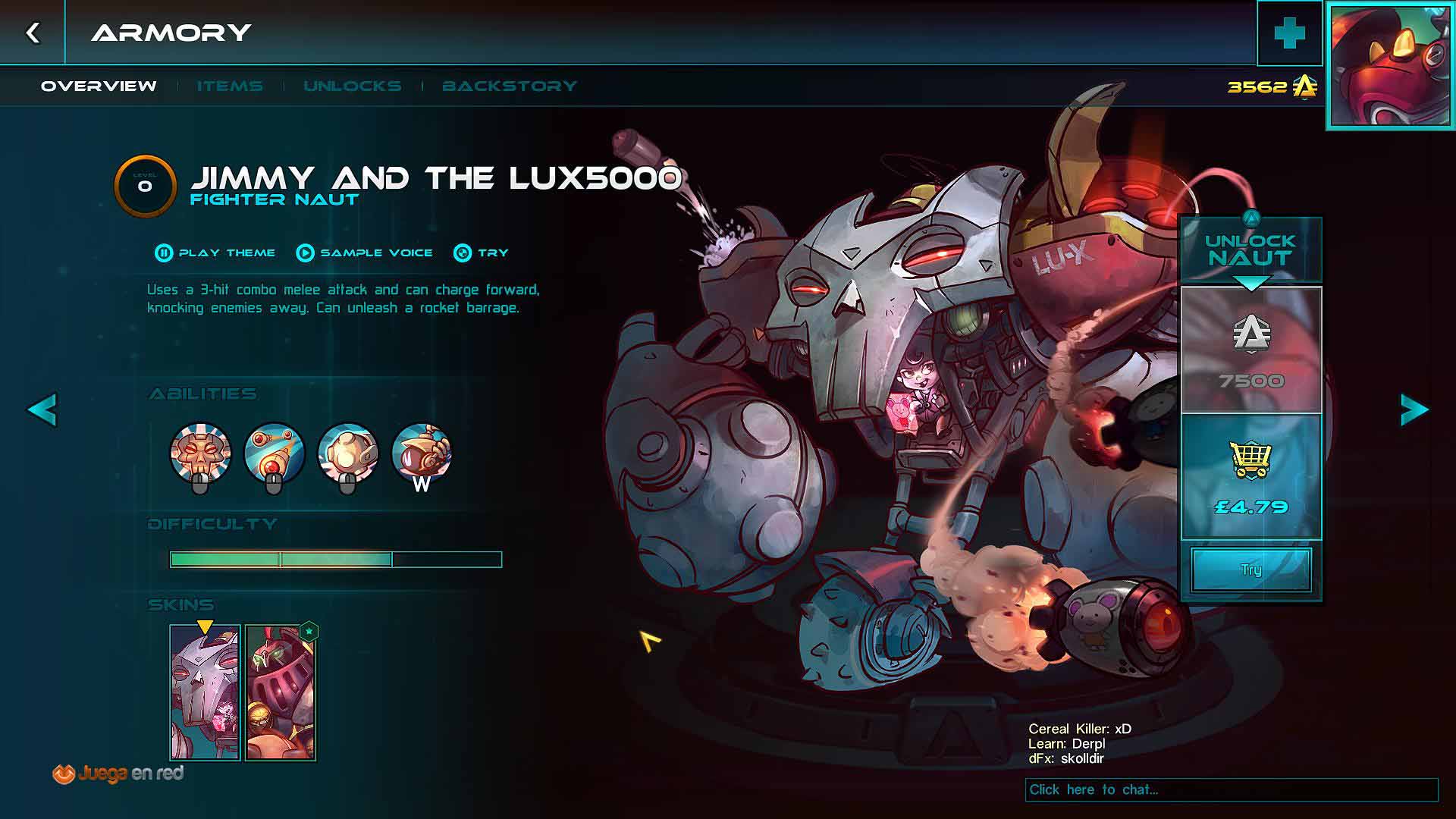Switch to the Overview tab
Image resolution: width=1456 pixels, height=819 pixels.
pyautogui.click(x=99, y=86)
